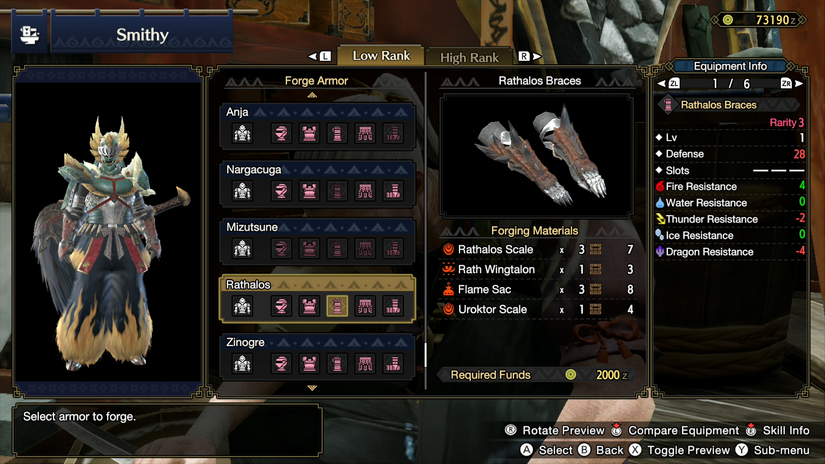Viewport: 825px width, 464px height.
Task: Click the armor list's down arrow
Action: coord(312,388)
